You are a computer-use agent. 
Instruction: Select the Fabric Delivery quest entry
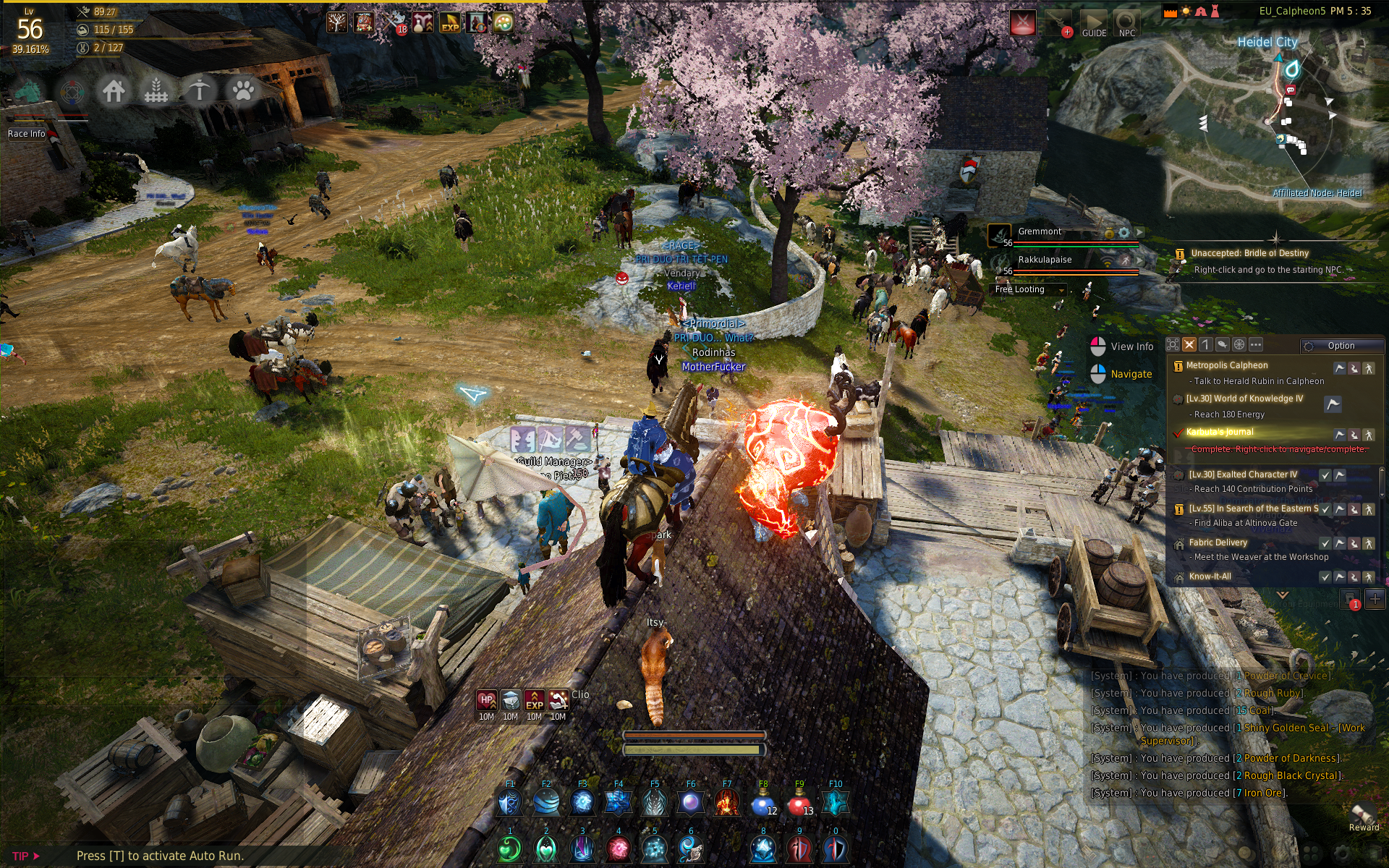(x=1218, y=542)
